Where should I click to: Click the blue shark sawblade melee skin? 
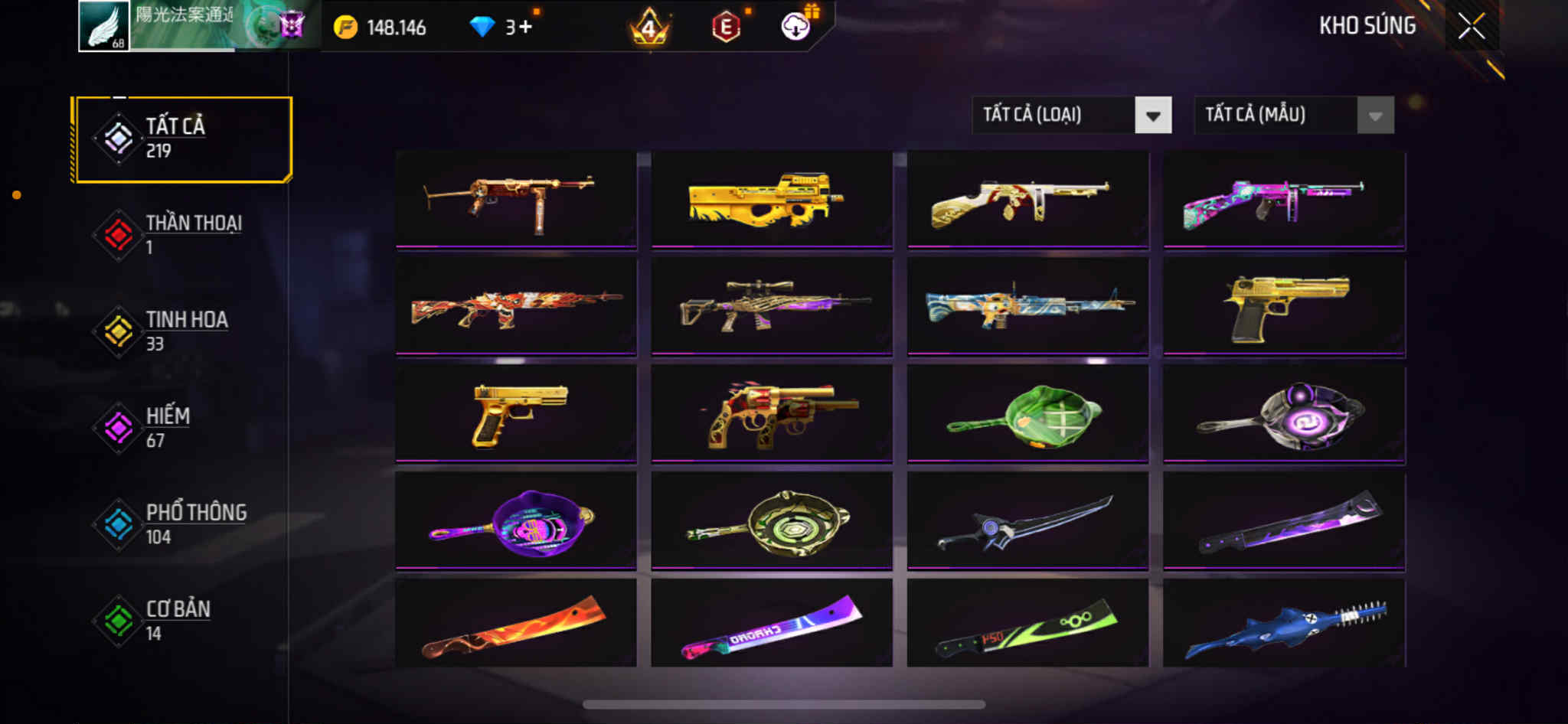coord(1284,624)
